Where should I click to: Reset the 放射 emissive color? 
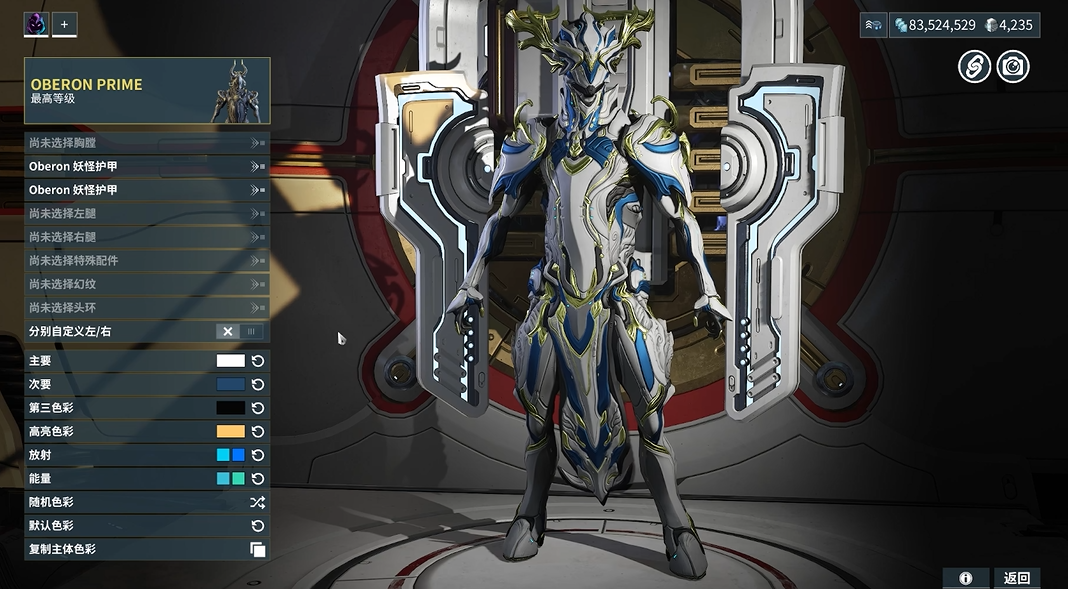258,455
